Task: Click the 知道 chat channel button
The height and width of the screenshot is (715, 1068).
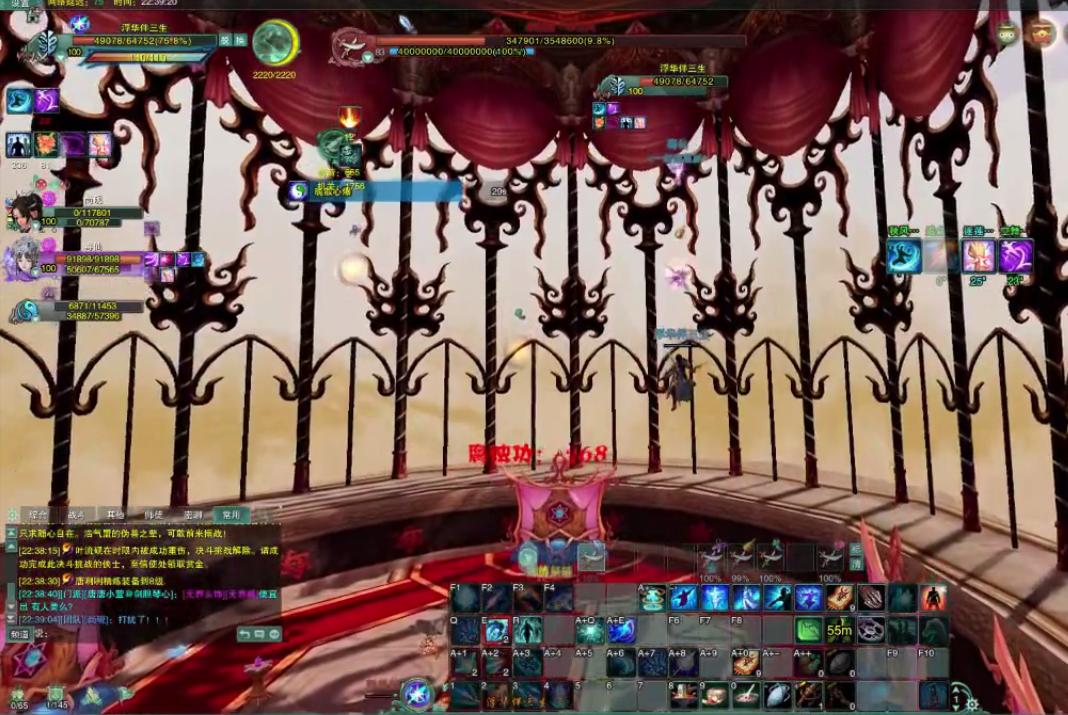Action: point(20,634)
